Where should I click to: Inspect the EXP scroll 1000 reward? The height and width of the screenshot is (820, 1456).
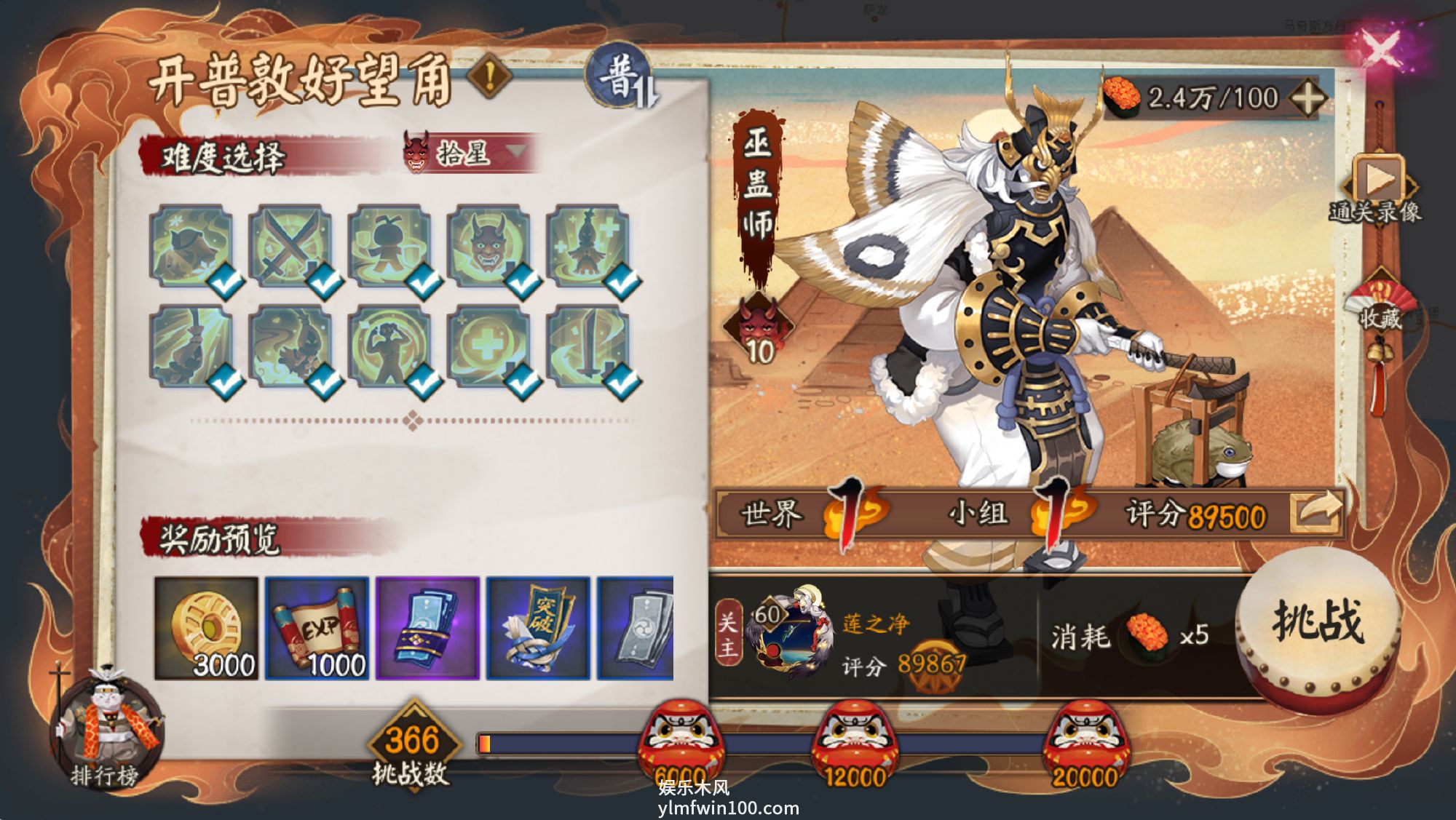point(317,629)
